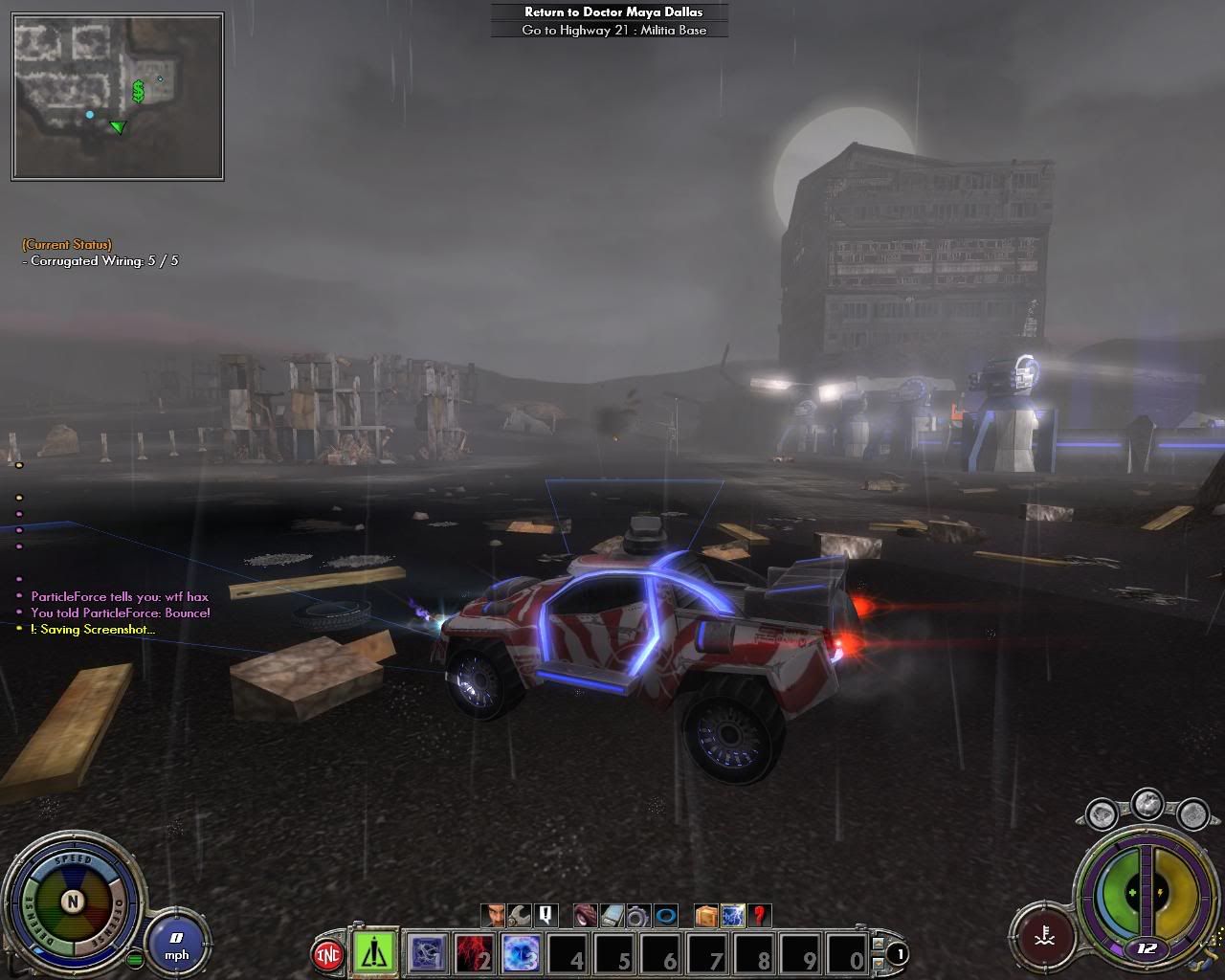Click the grey gear icon
Screen dimensions: 1225x980
click(637, 916)
